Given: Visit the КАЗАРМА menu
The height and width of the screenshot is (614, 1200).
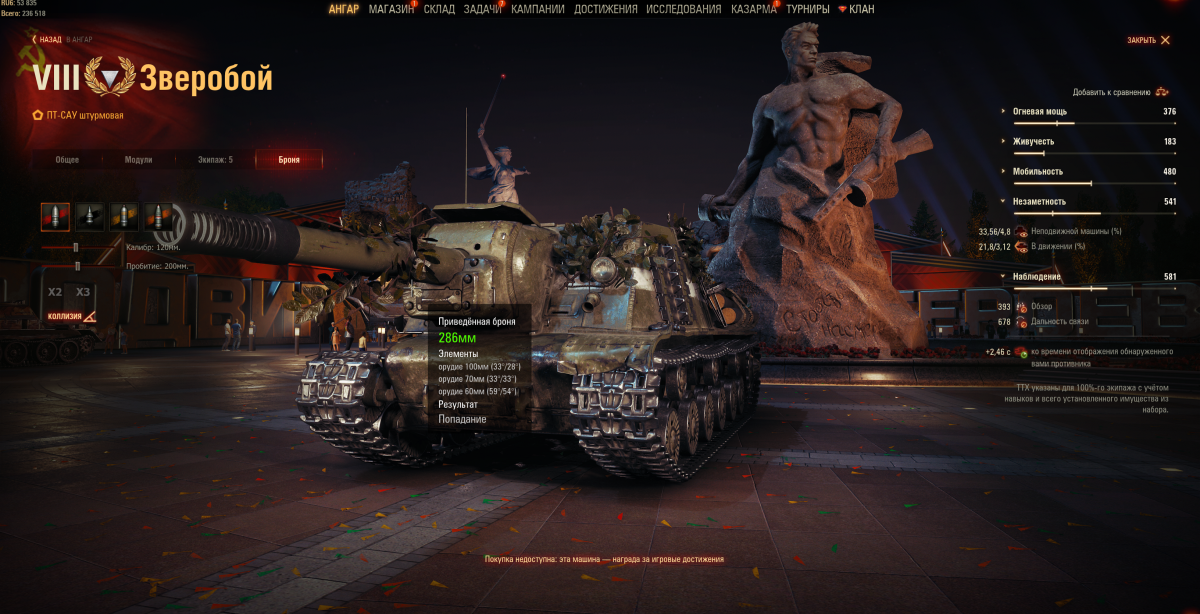Looking at the screenshot, I should [753, 9].
